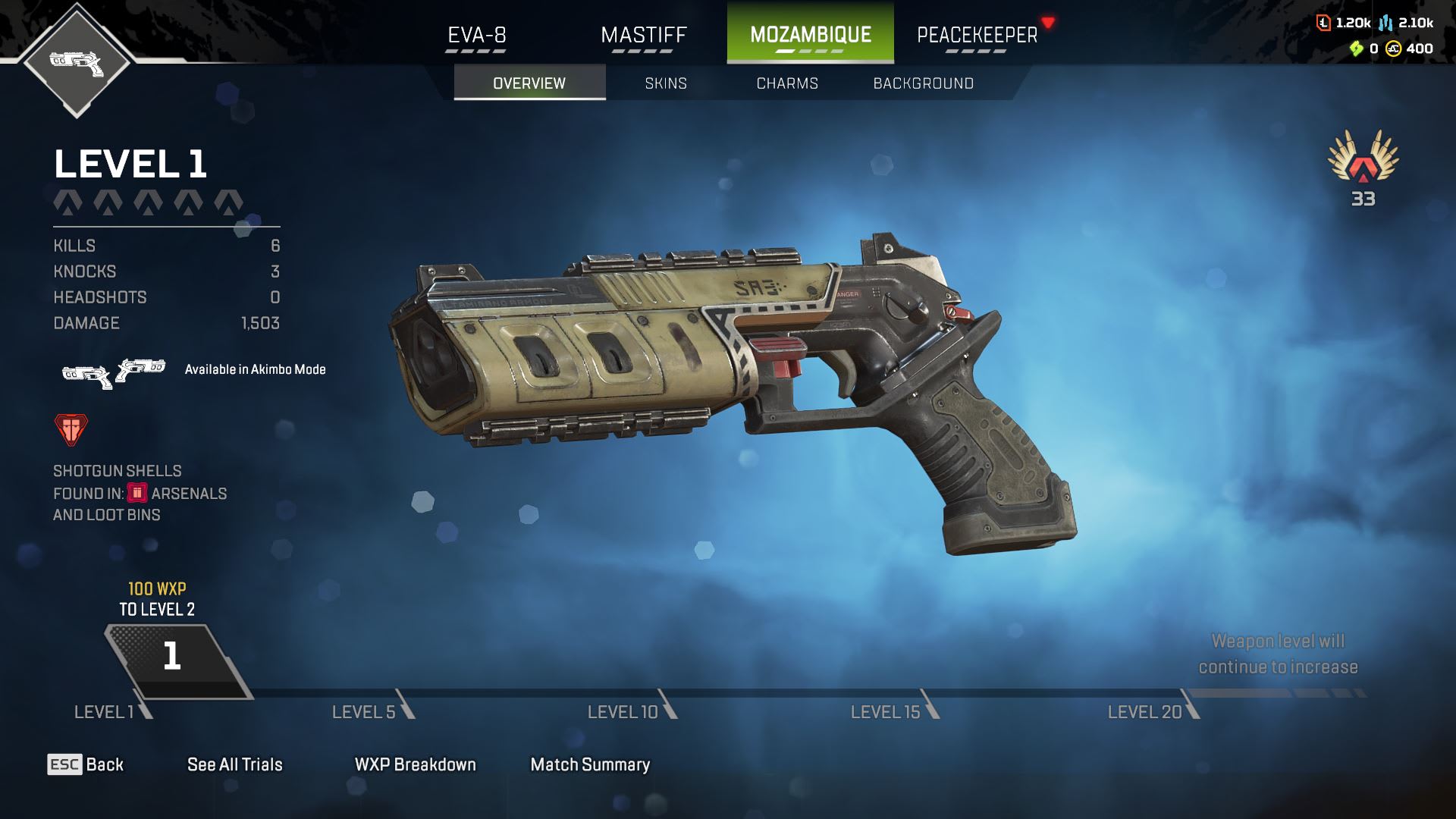Screen dimensions: 1456x819
Task: Click See All Trials
Action: 235,764
